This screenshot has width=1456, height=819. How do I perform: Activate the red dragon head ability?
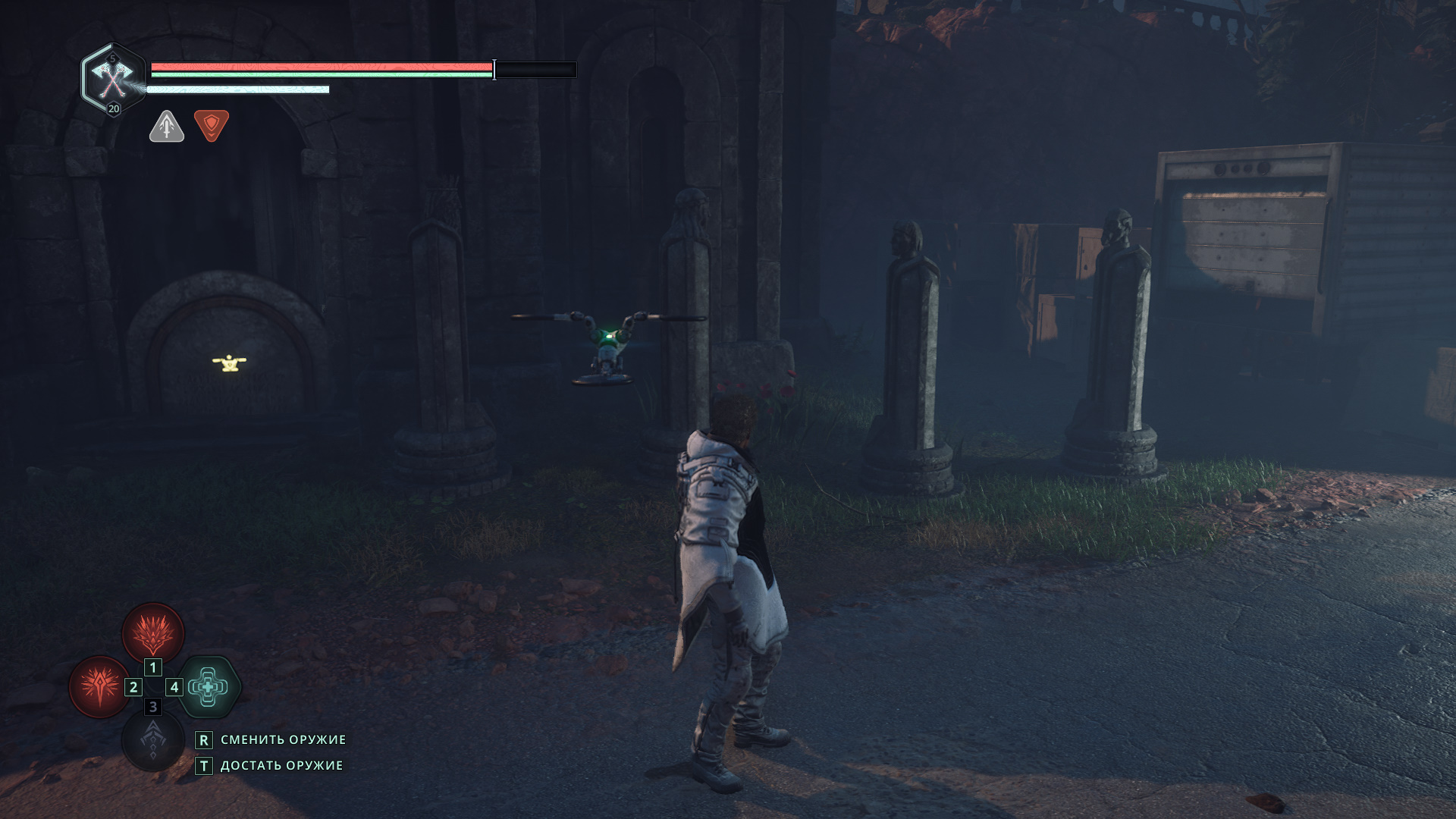tap(153, 633)
